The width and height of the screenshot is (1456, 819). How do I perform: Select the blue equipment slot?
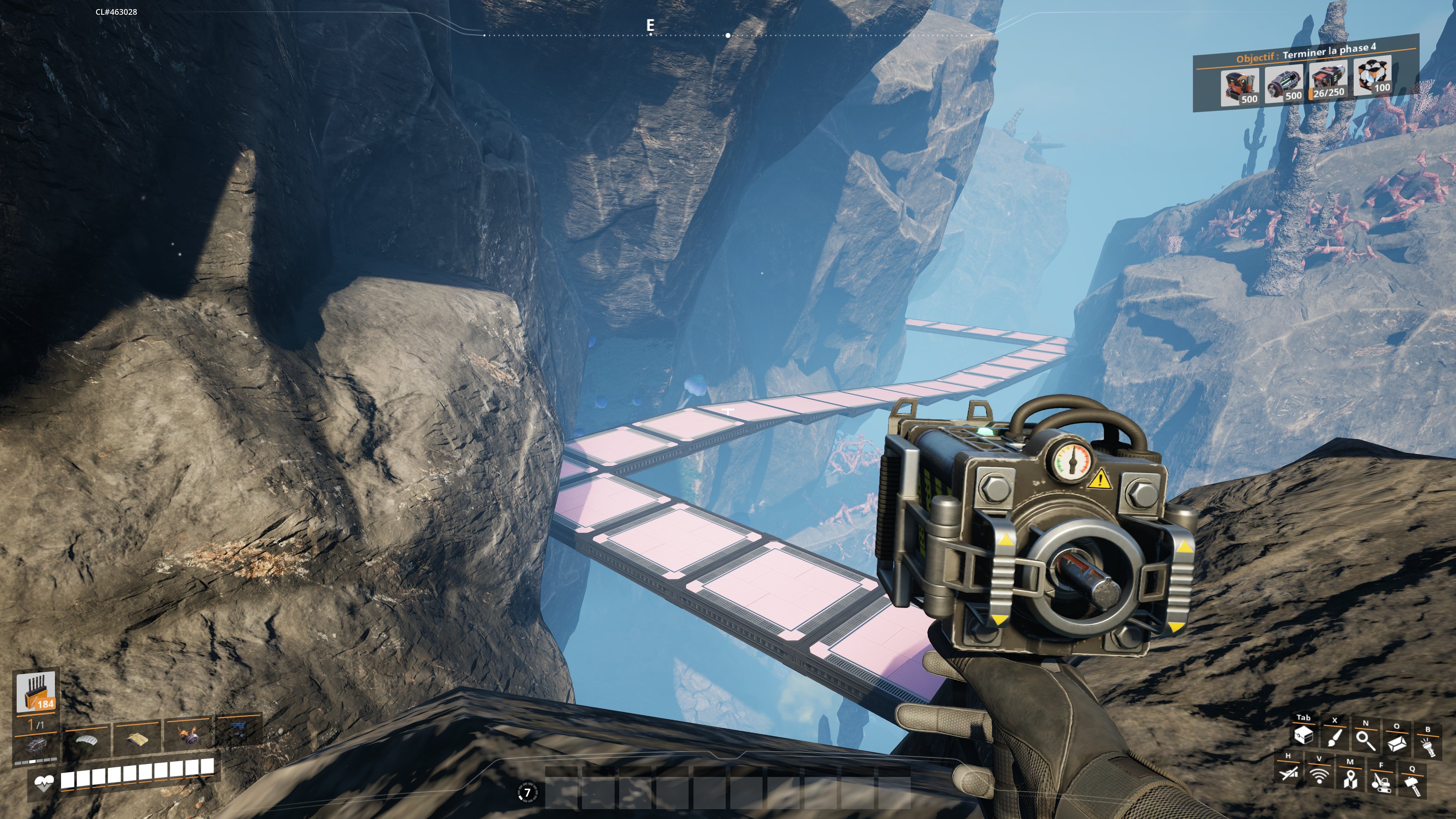pyautogui.click(x=238, y=733)
